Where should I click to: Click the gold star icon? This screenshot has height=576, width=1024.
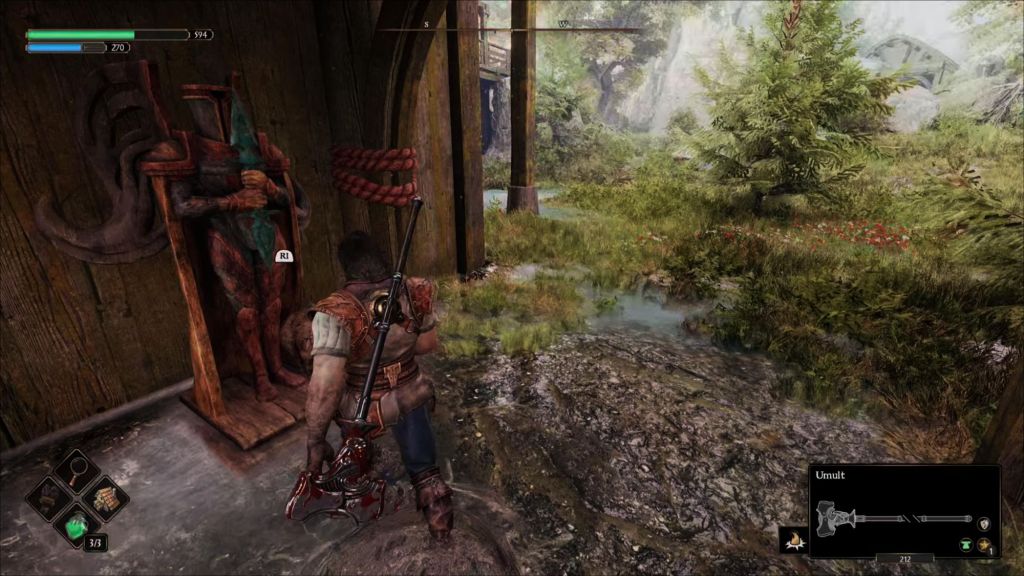pyautogui.click(x=984, y=544)
